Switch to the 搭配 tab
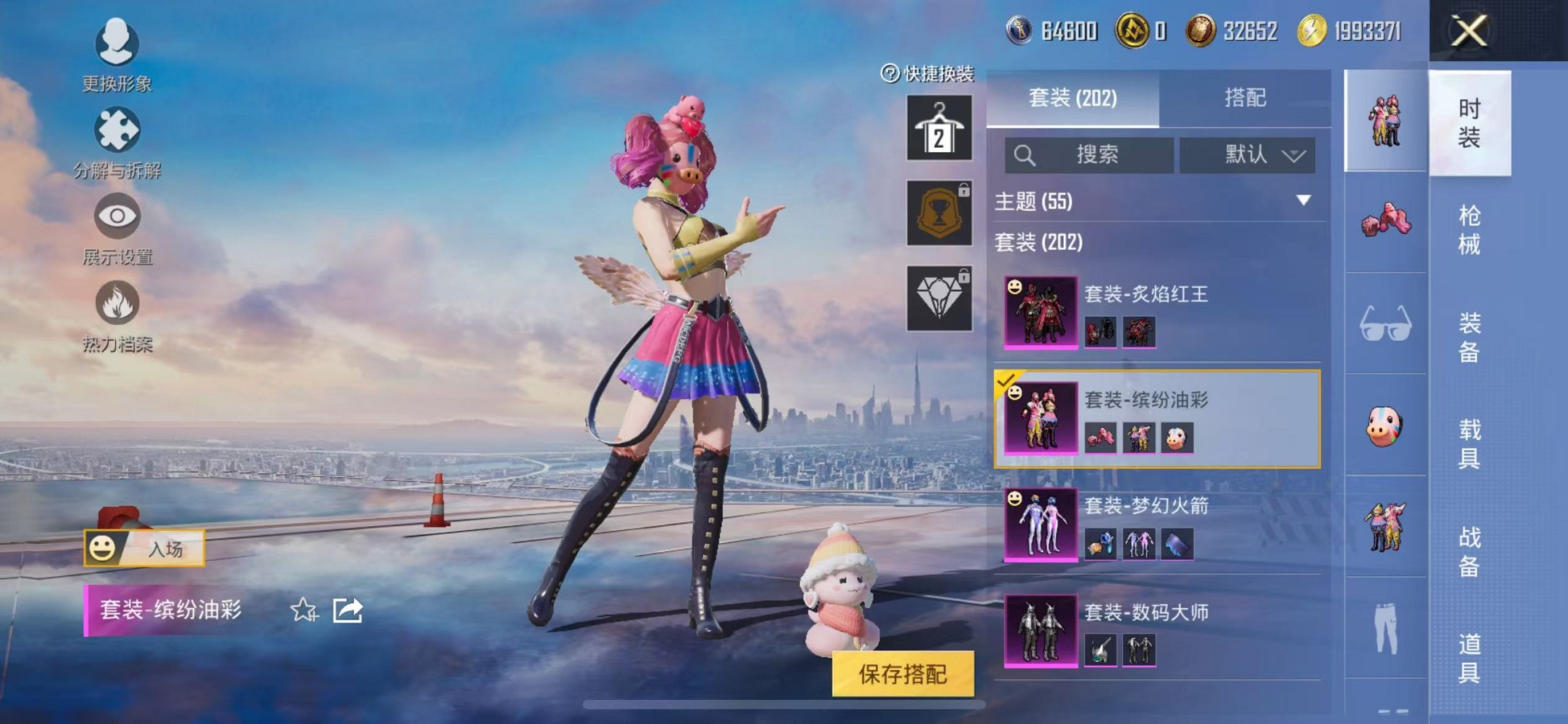The image size is (1568, 724). click(x=1244, y=98)
